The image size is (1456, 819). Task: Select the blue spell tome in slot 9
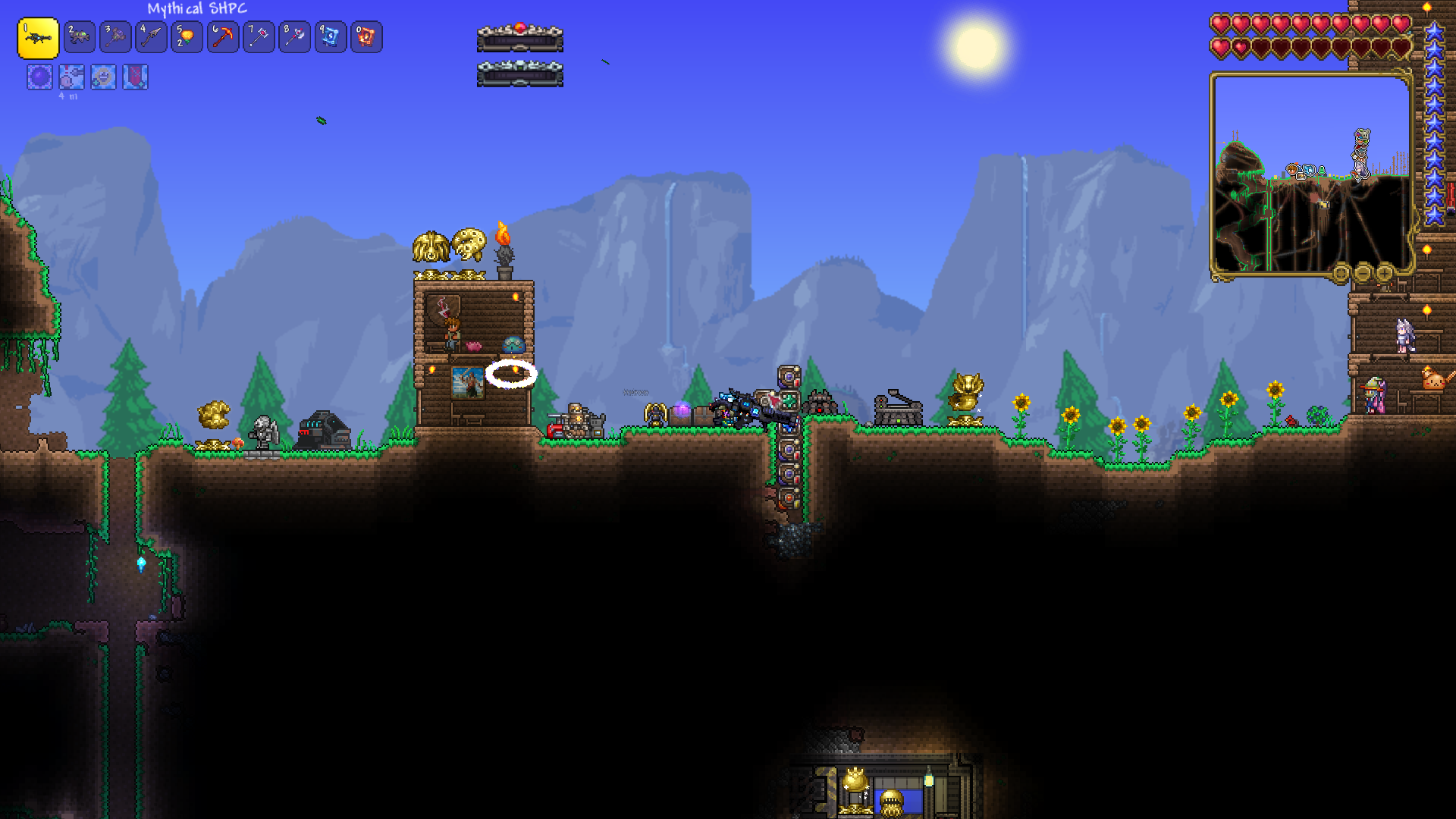pos(331,36)
